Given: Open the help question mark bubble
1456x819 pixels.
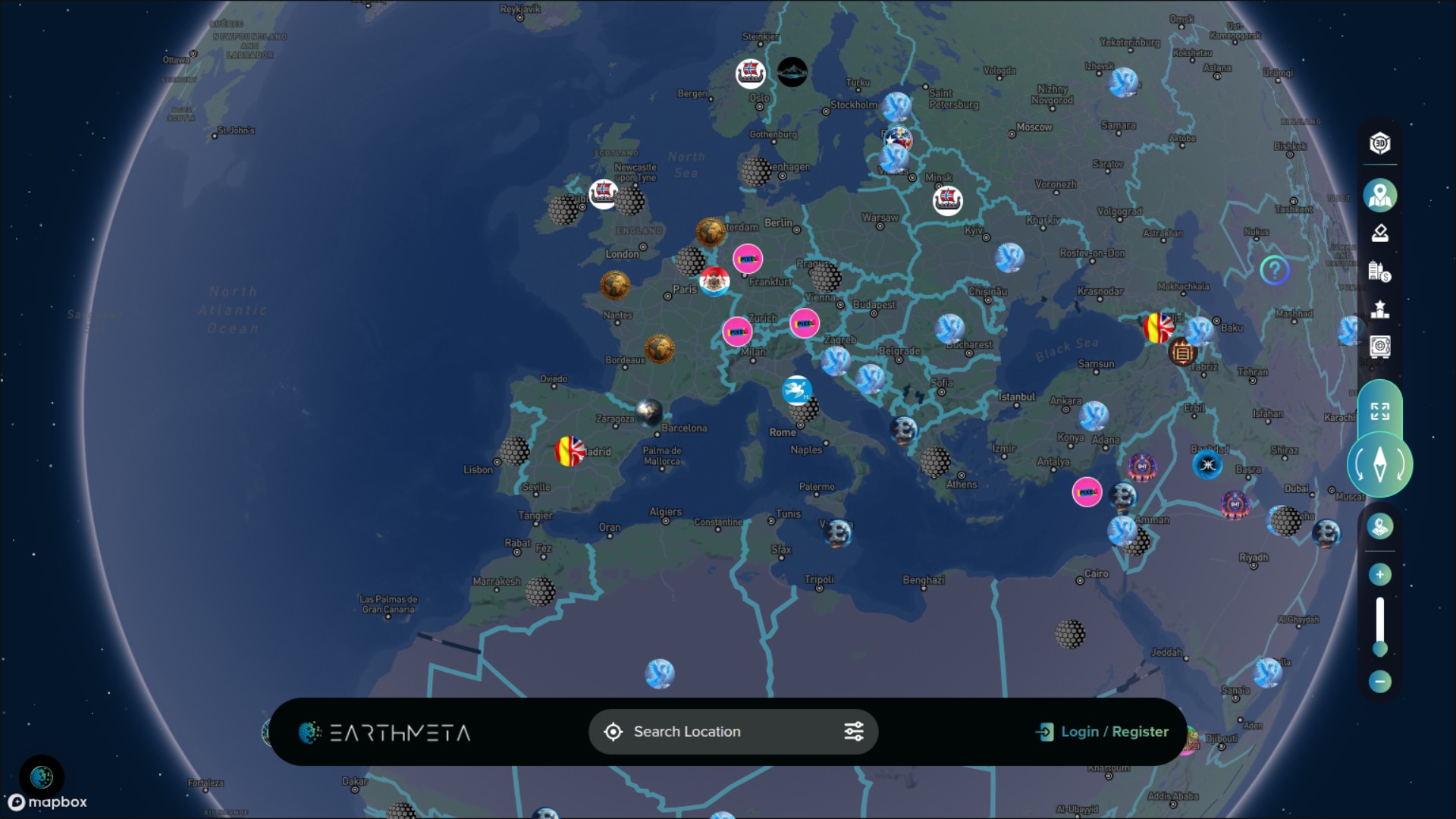Looking at the screenshot, I should click(x=1274, y=269).
